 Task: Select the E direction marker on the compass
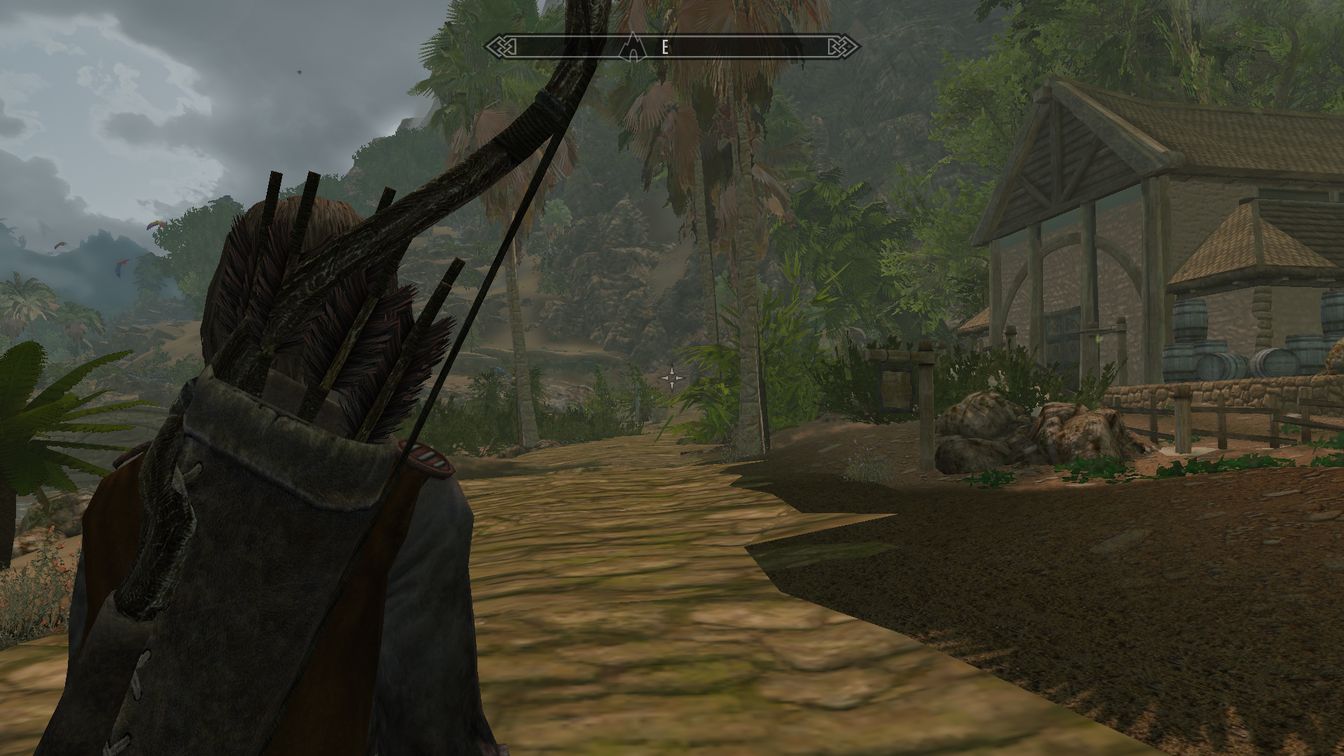click(x=665, y=46)
